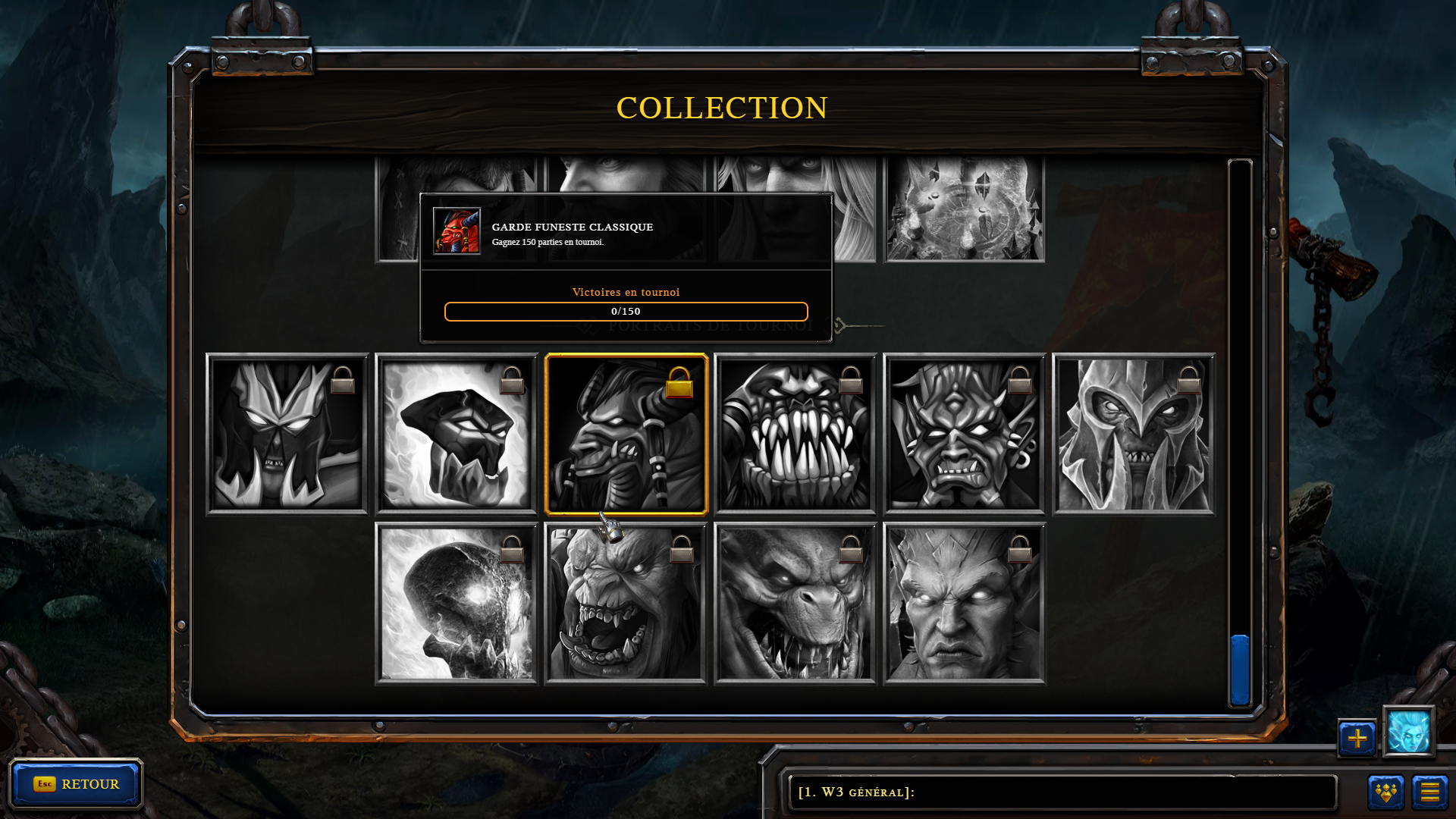Select the snarling beast portrait
The width and height of the screenshot is (1456, 819).
[x=795, y=604]
